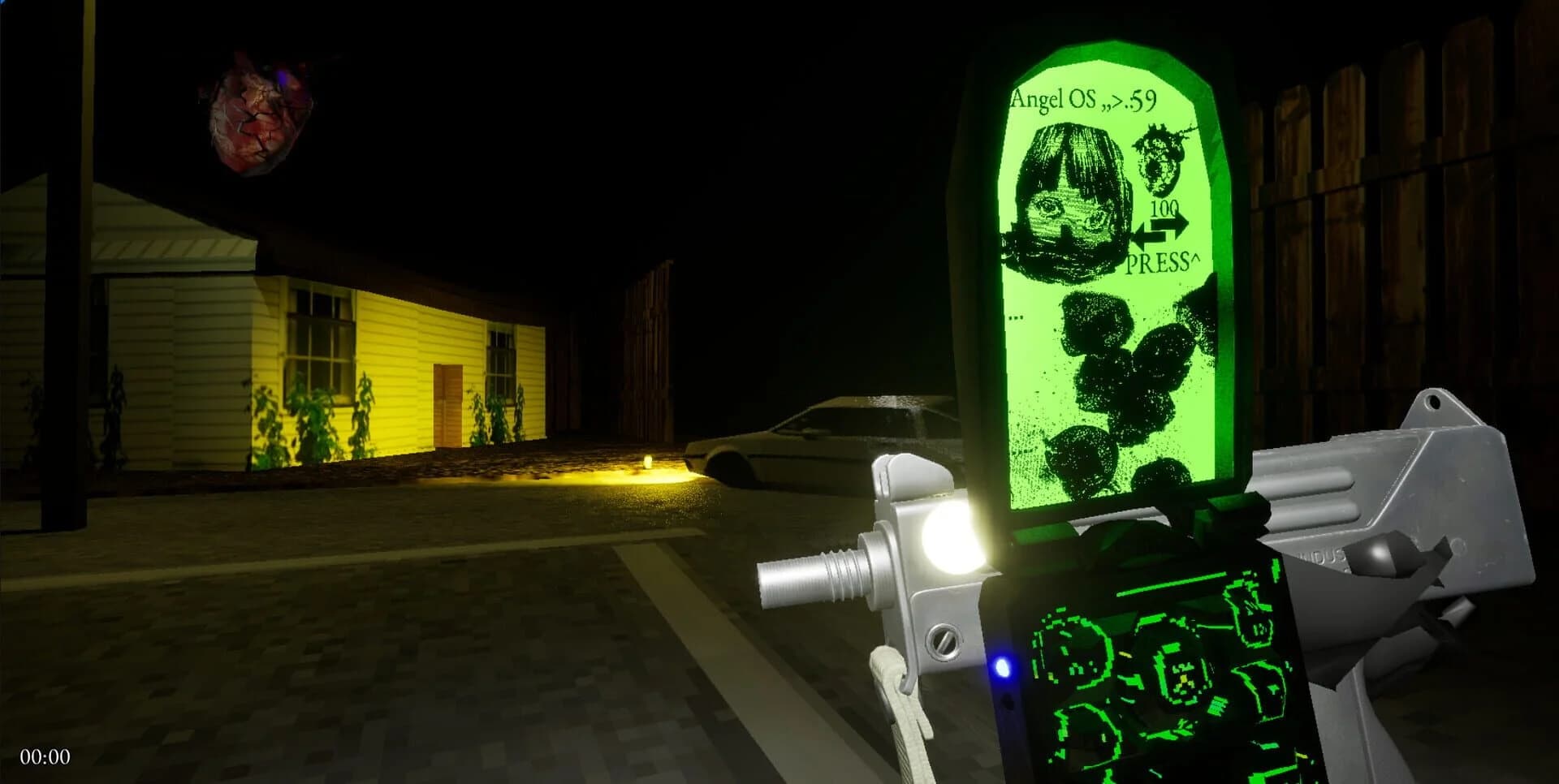Expand the ellipsis menu on the screen's left edge
Viewport: 1559px width, 784px height.
[1016, 317]
